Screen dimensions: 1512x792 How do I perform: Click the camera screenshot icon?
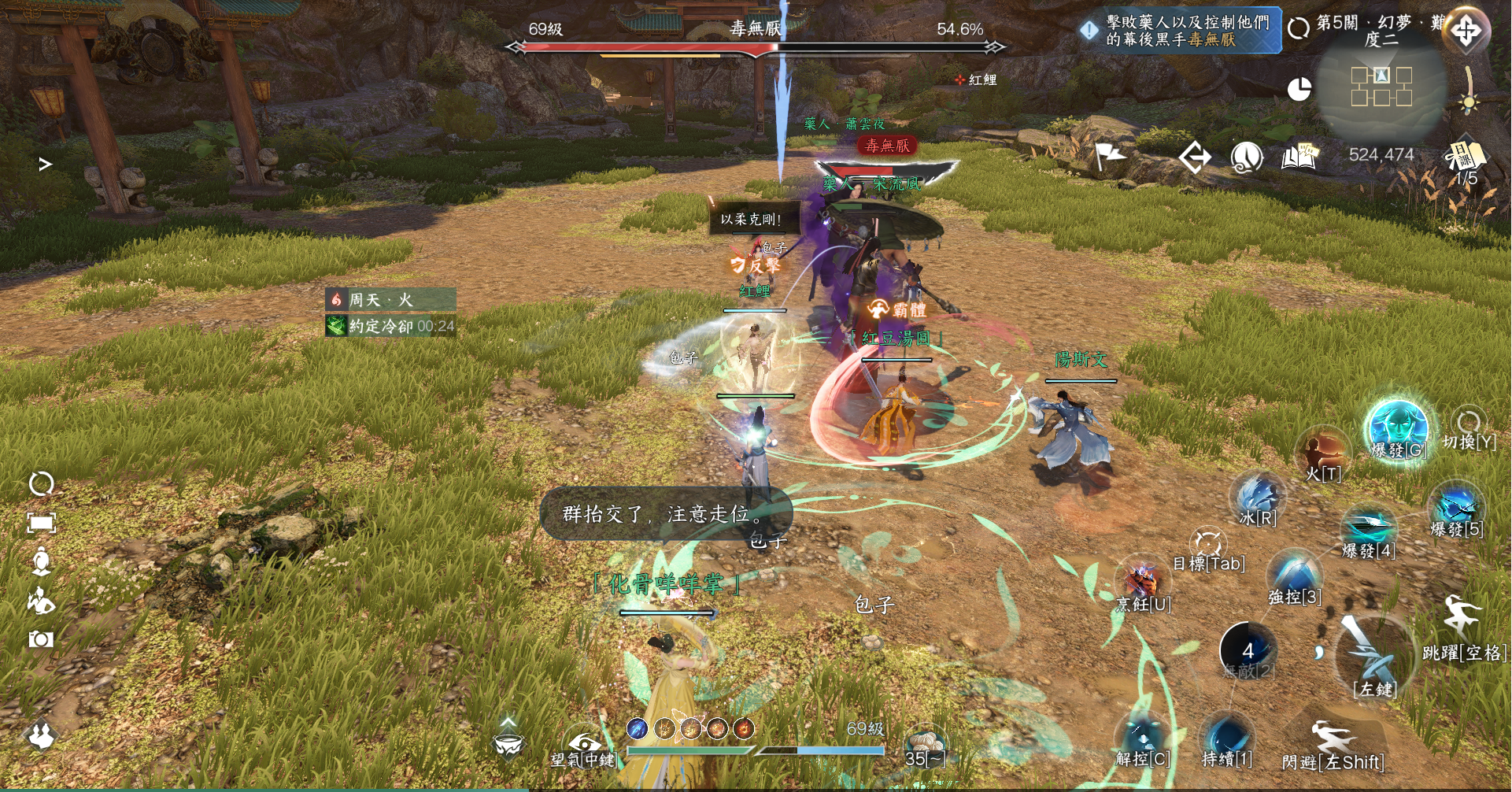click(41, 639)
